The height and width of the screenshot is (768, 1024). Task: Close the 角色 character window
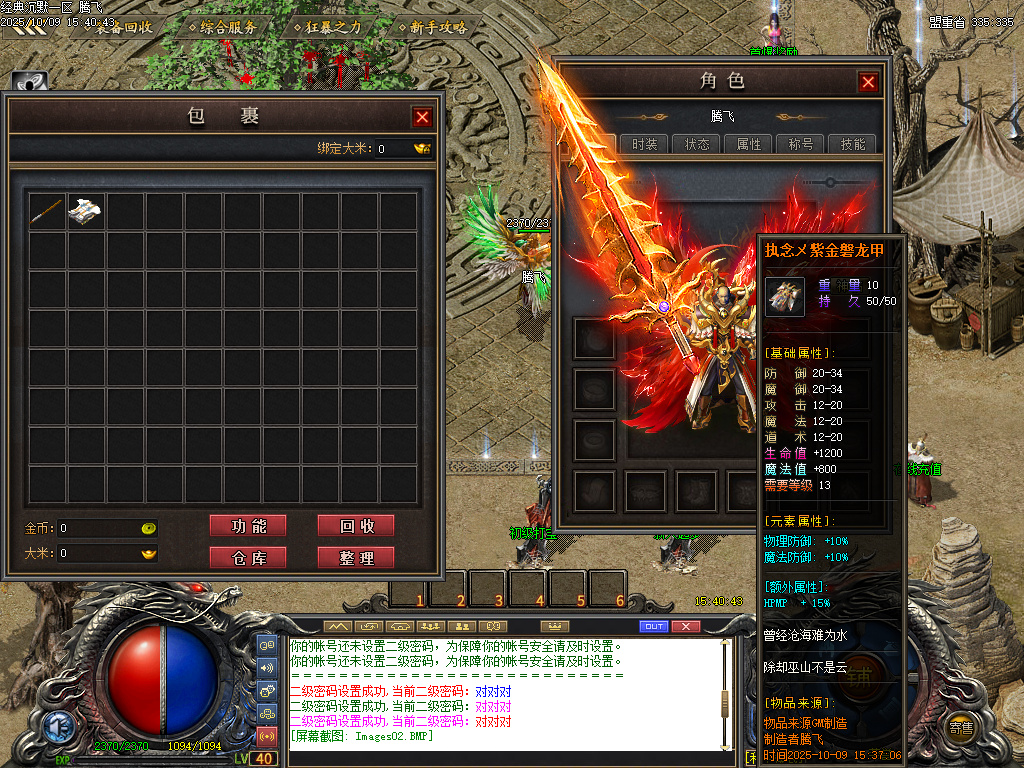click(868, 82)
